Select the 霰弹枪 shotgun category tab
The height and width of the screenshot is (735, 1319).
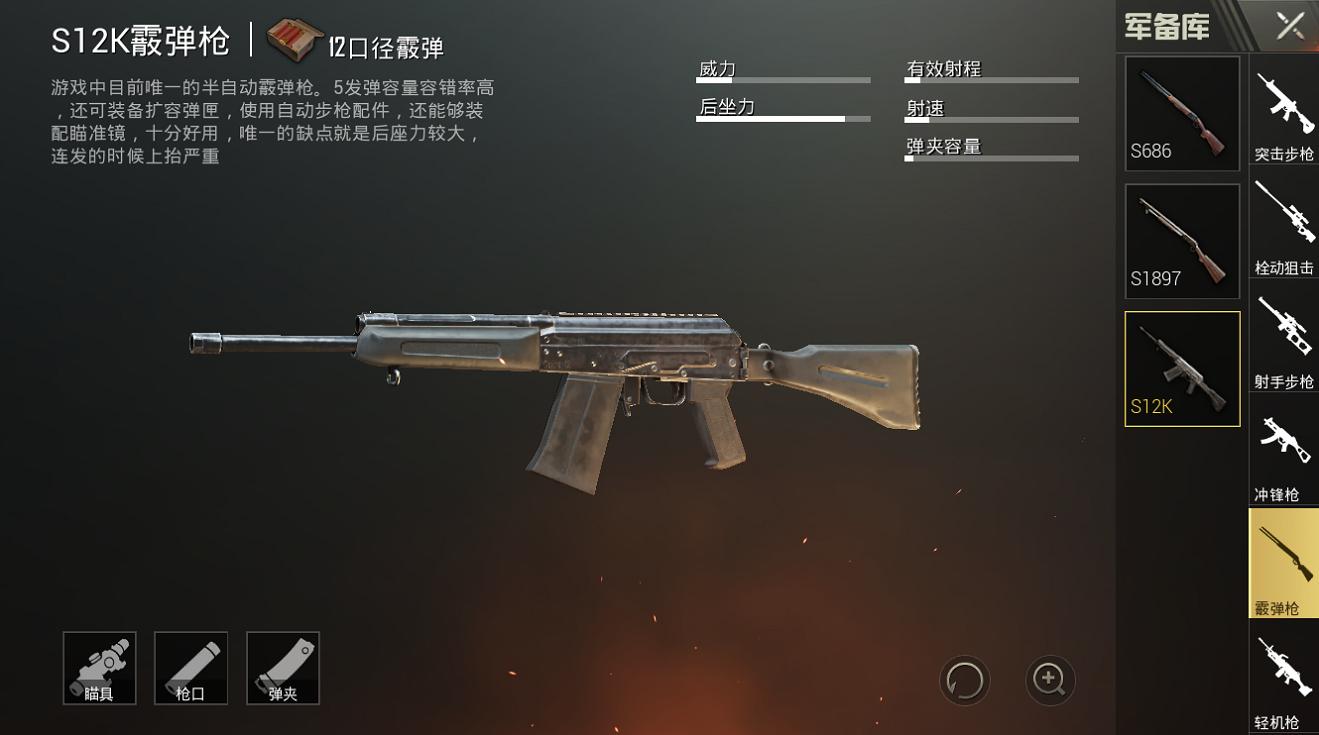point(1284,563)
